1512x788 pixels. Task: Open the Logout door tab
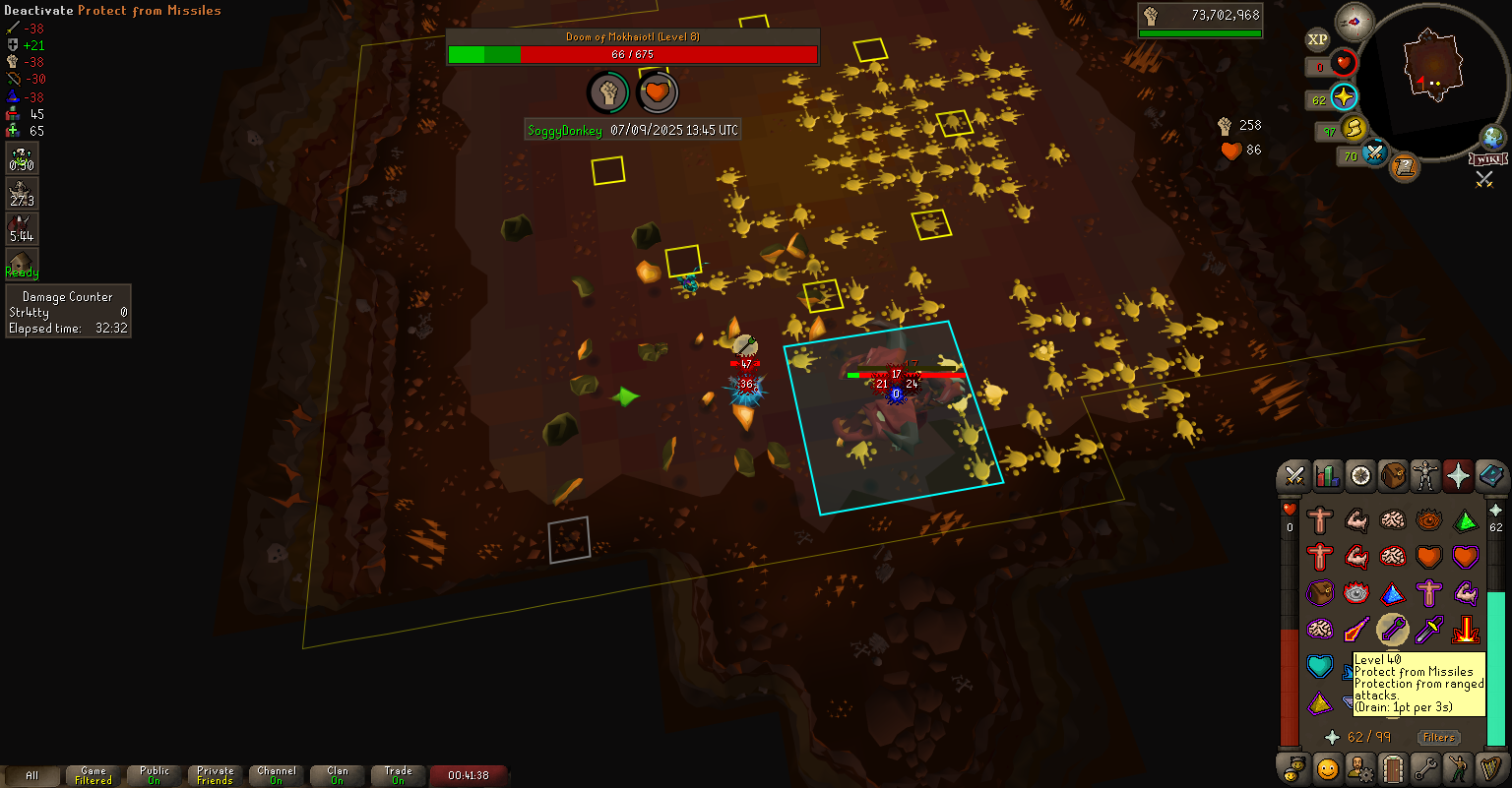coord(1393,767)
